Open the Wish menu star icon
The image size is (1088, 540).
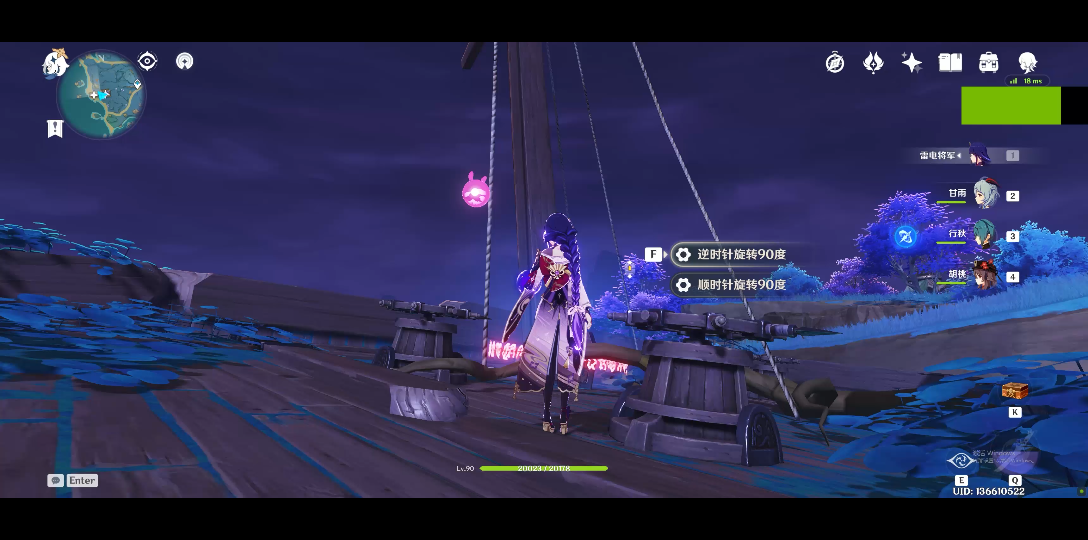tap(911, 63)
